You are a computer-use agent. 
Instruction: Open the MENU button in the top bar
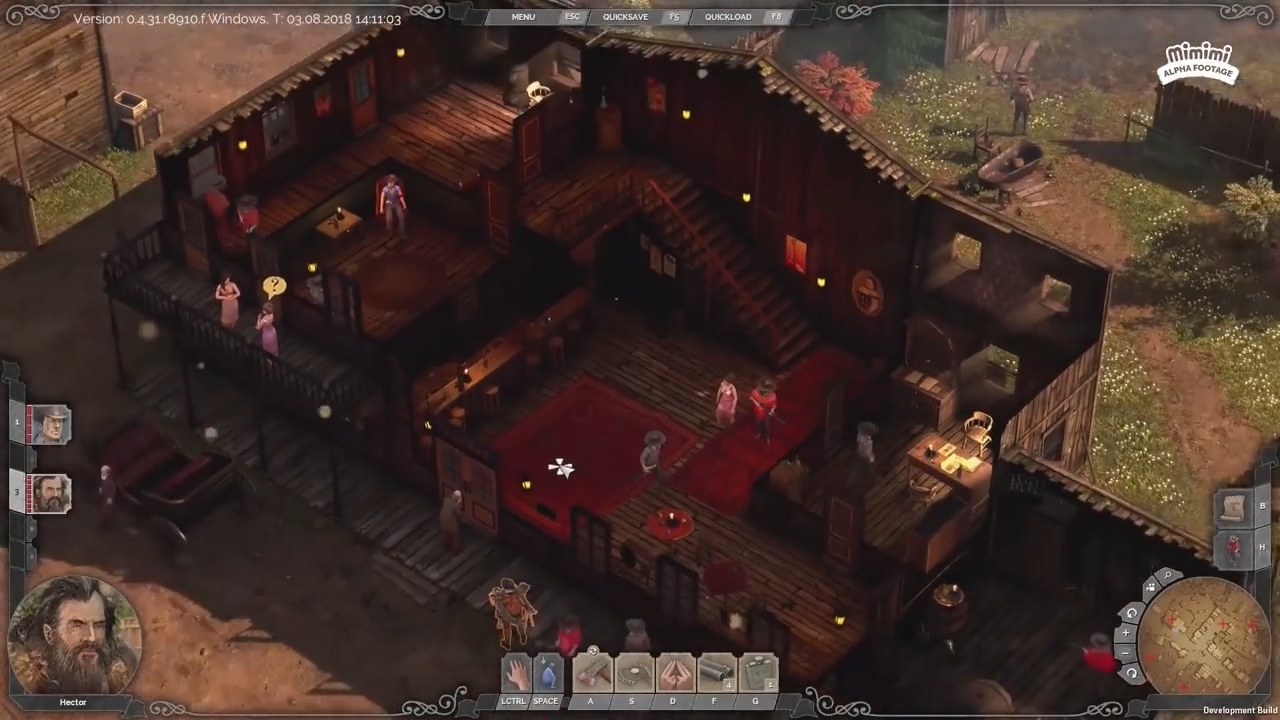523,17
